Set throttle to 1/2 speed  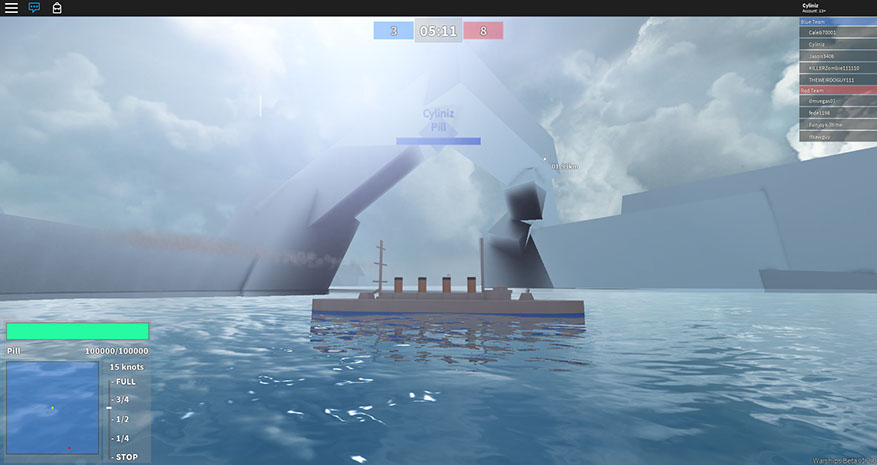pyautogui.click(x=123, y=419)
